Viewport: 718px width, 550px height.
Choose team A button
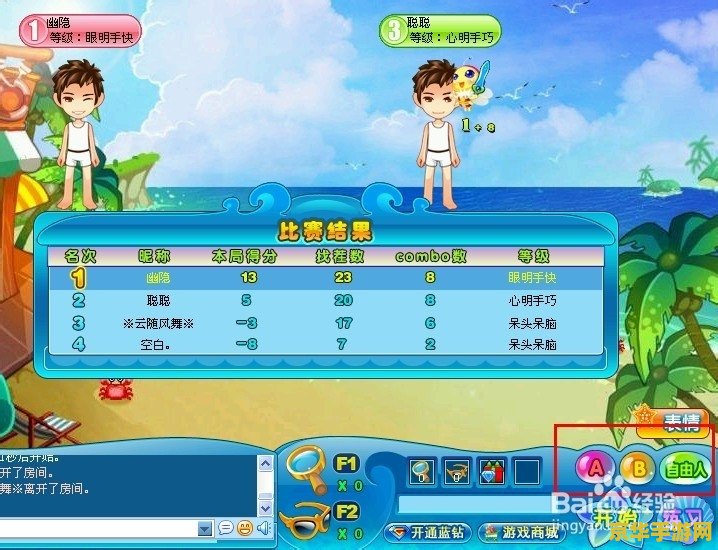pyautogui.click(x=596, y=467)
